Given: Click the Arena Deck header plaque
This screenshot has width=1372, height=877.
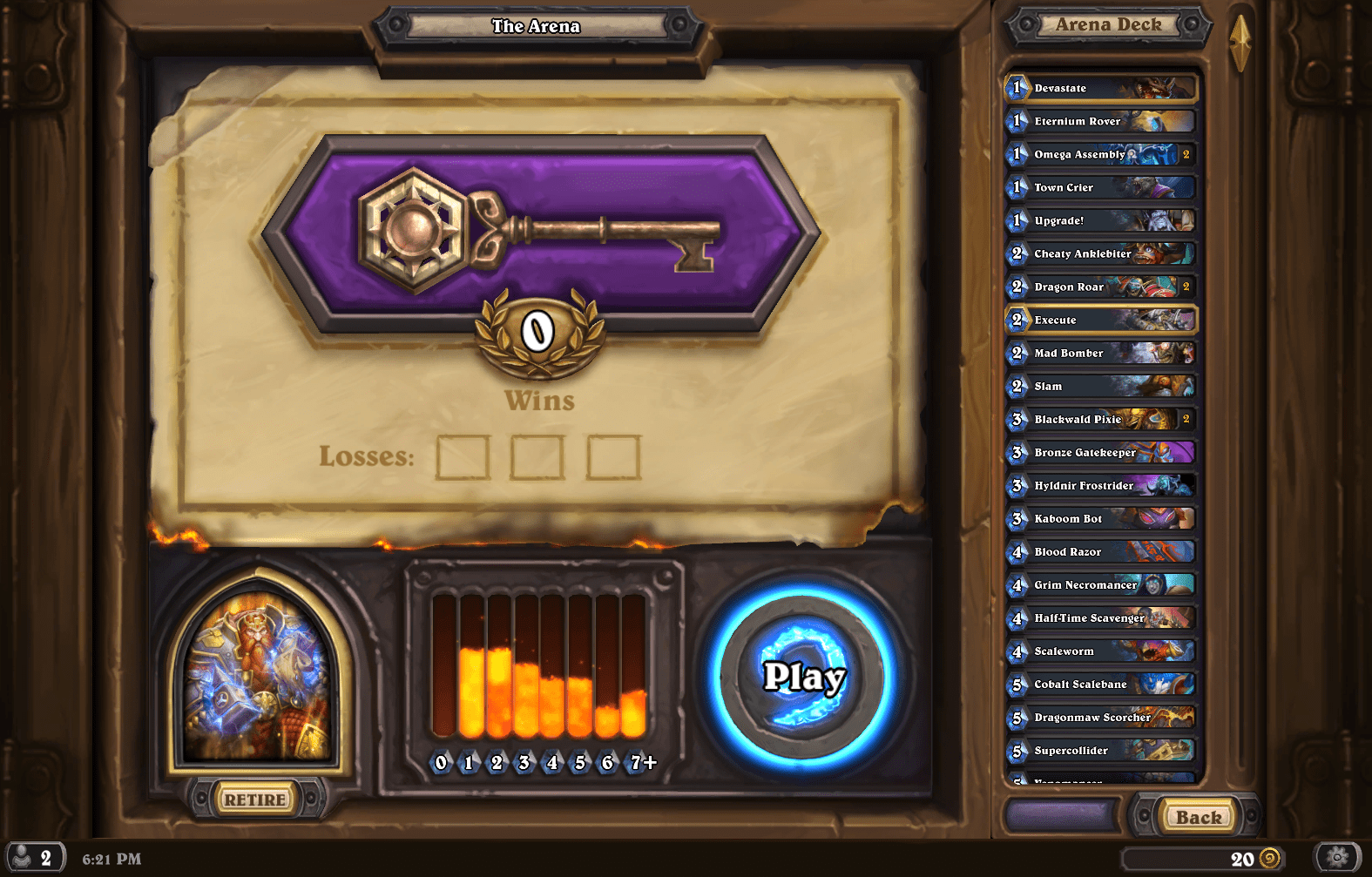Looking at the screenshot, I should (1106, 24).
